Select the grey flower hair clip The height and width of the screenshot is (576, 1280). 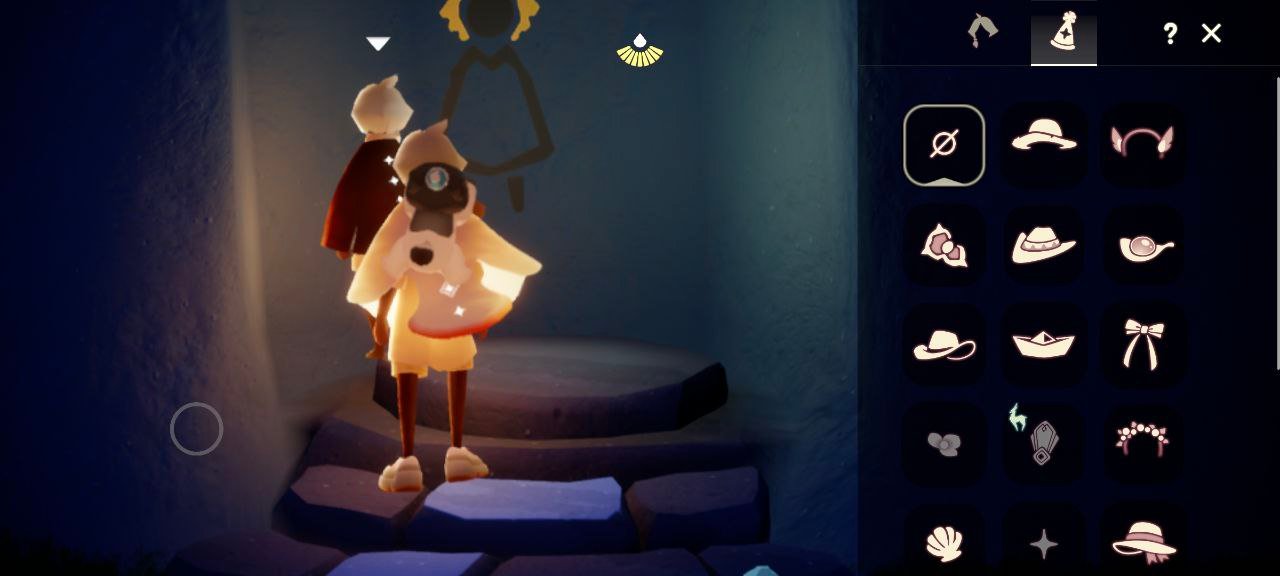tap(944, 443)
